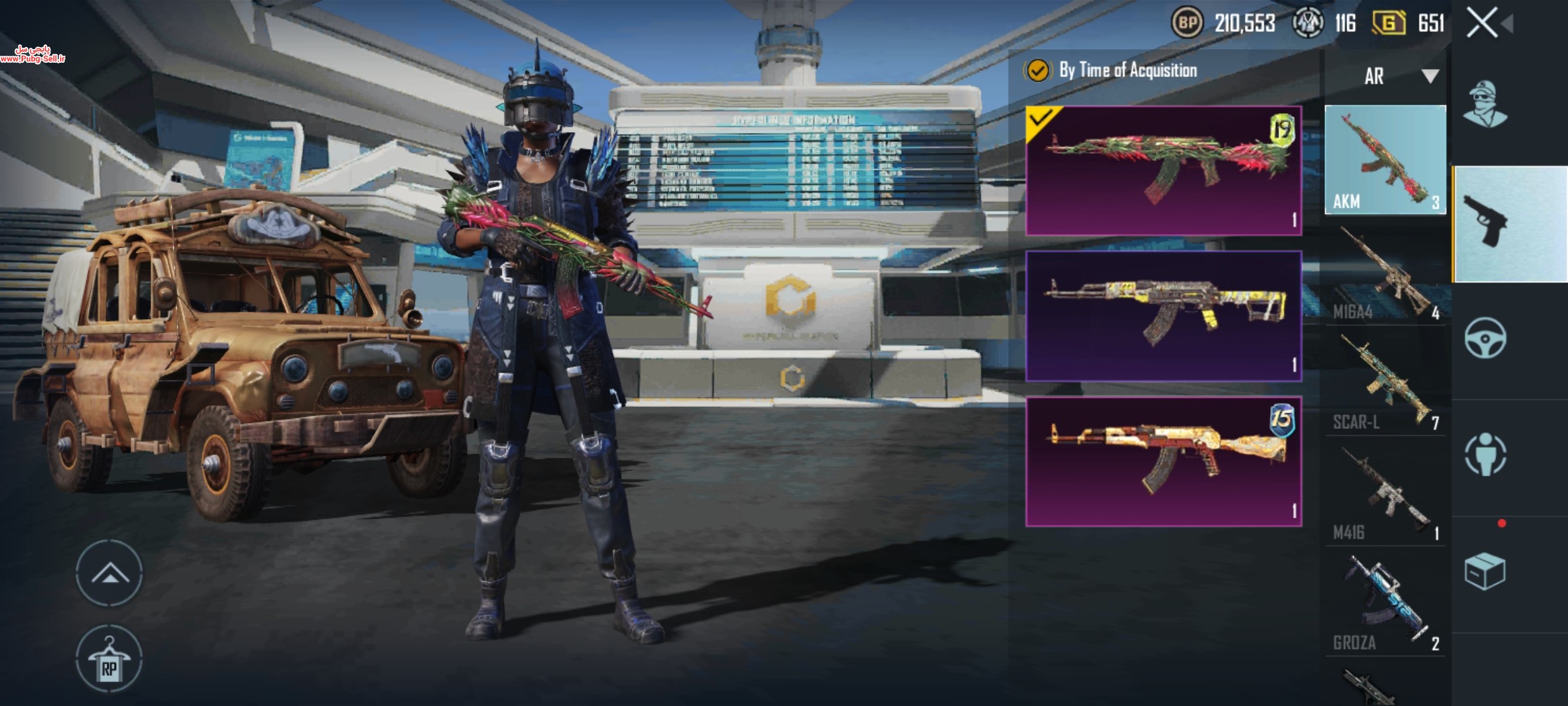Choose the yellow-black AKM skin
This screenshot has height=706, width=1568.
click(x=1164, y=316)
